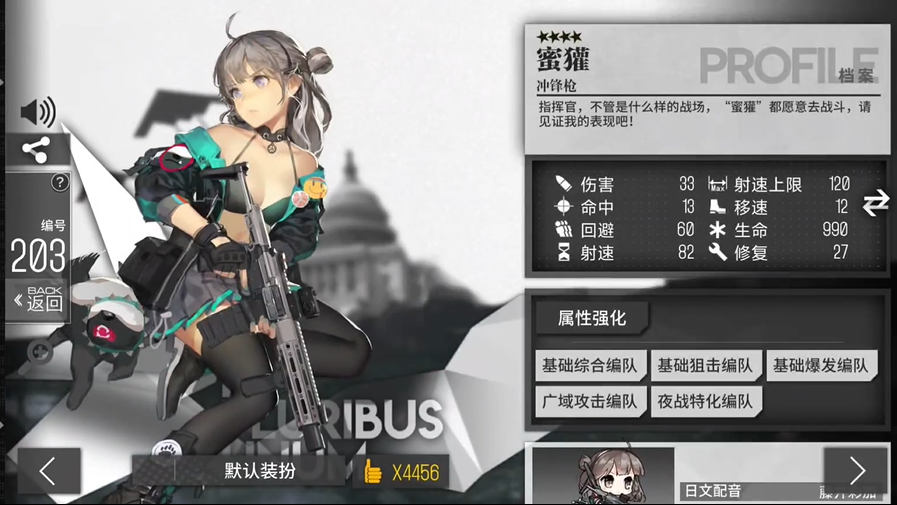Screen dimensions: 897x505
Task: Choose 广域攻击编队 formation tag
Action: pos(590,402)
